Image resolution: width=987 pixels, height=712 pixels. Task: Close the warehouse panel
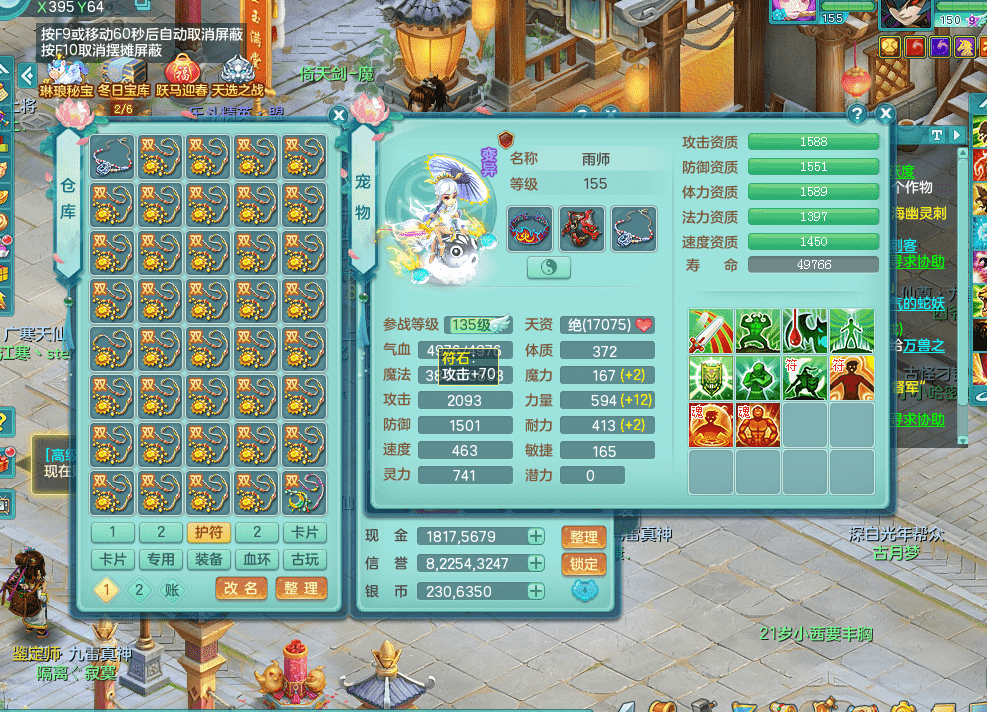coord(338,115)
